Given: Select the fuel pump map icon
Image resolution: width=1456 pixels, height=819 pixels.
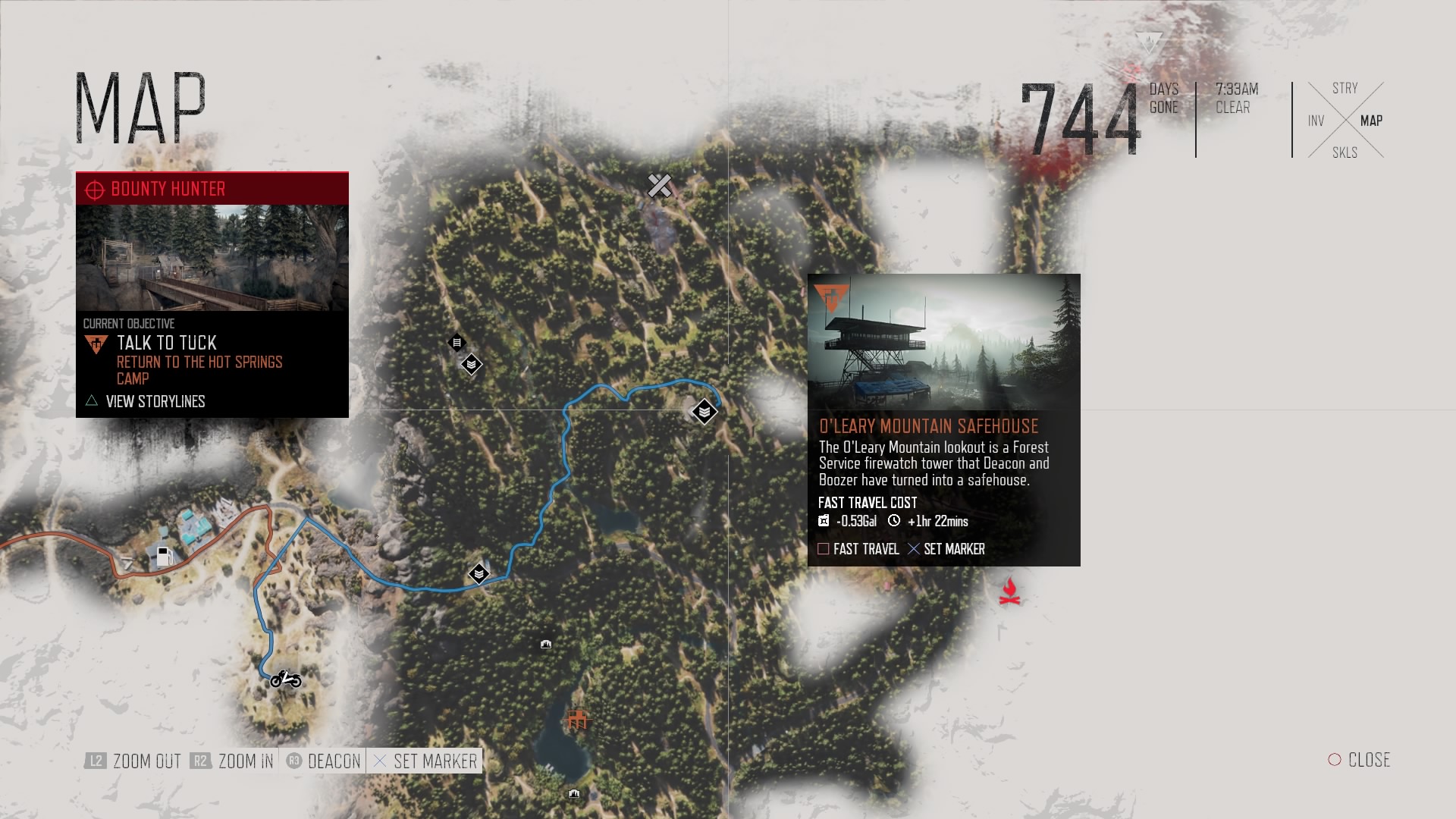Looking at the screenshot, I should (164, 556).
